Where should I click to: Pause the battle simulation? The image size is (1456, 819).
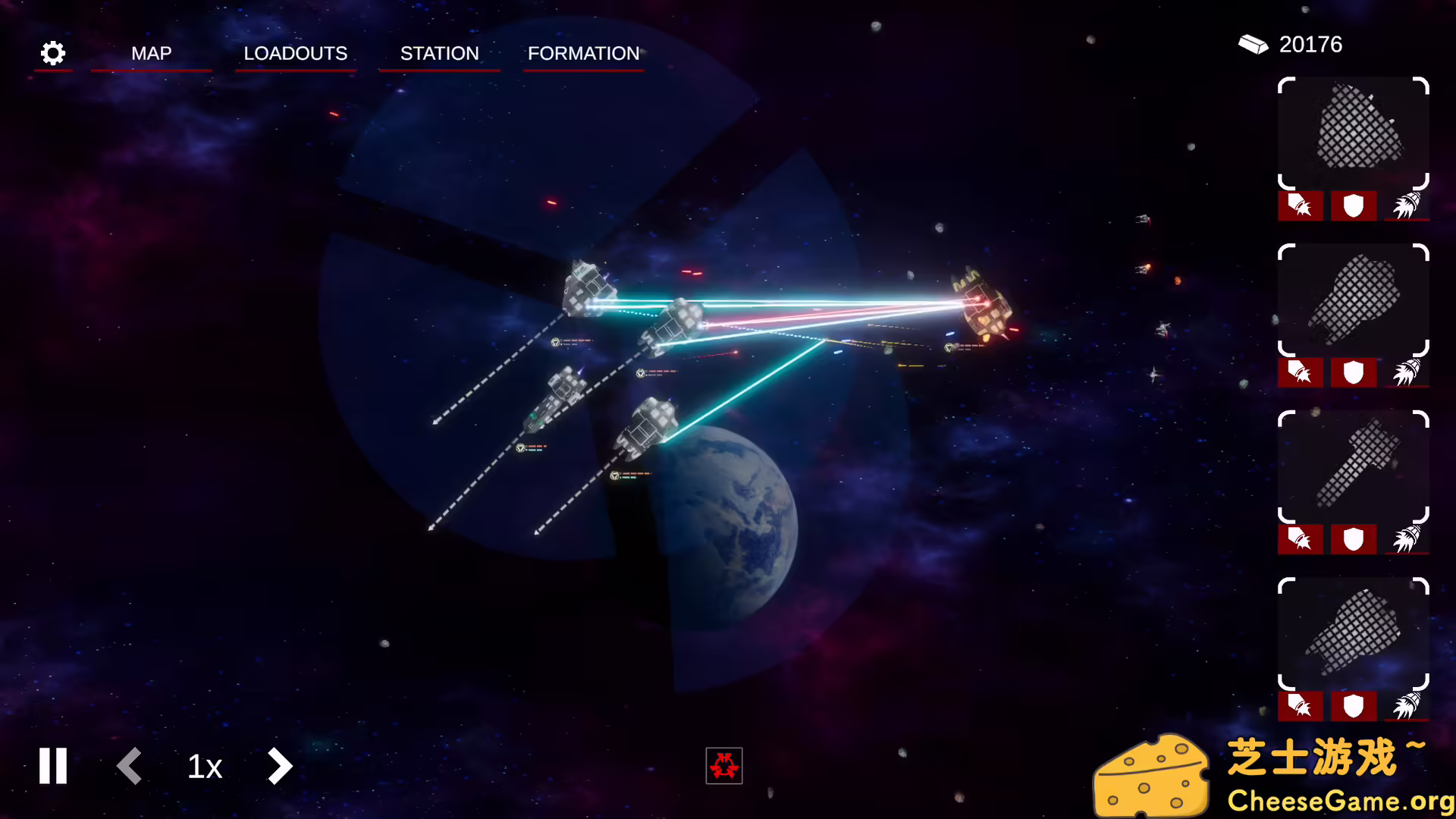52,766
